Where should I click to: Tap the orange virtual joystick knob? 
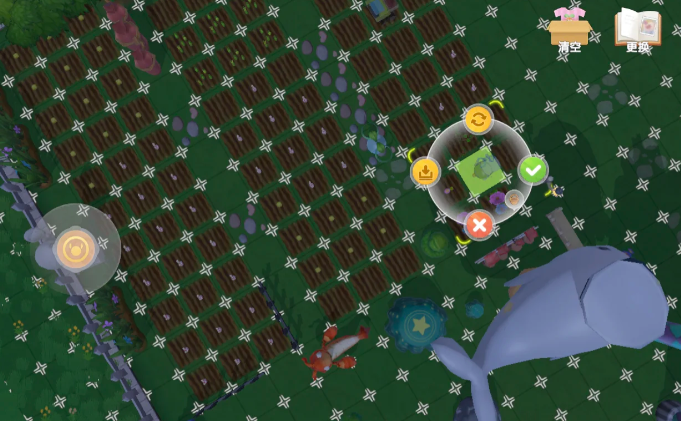76,248
